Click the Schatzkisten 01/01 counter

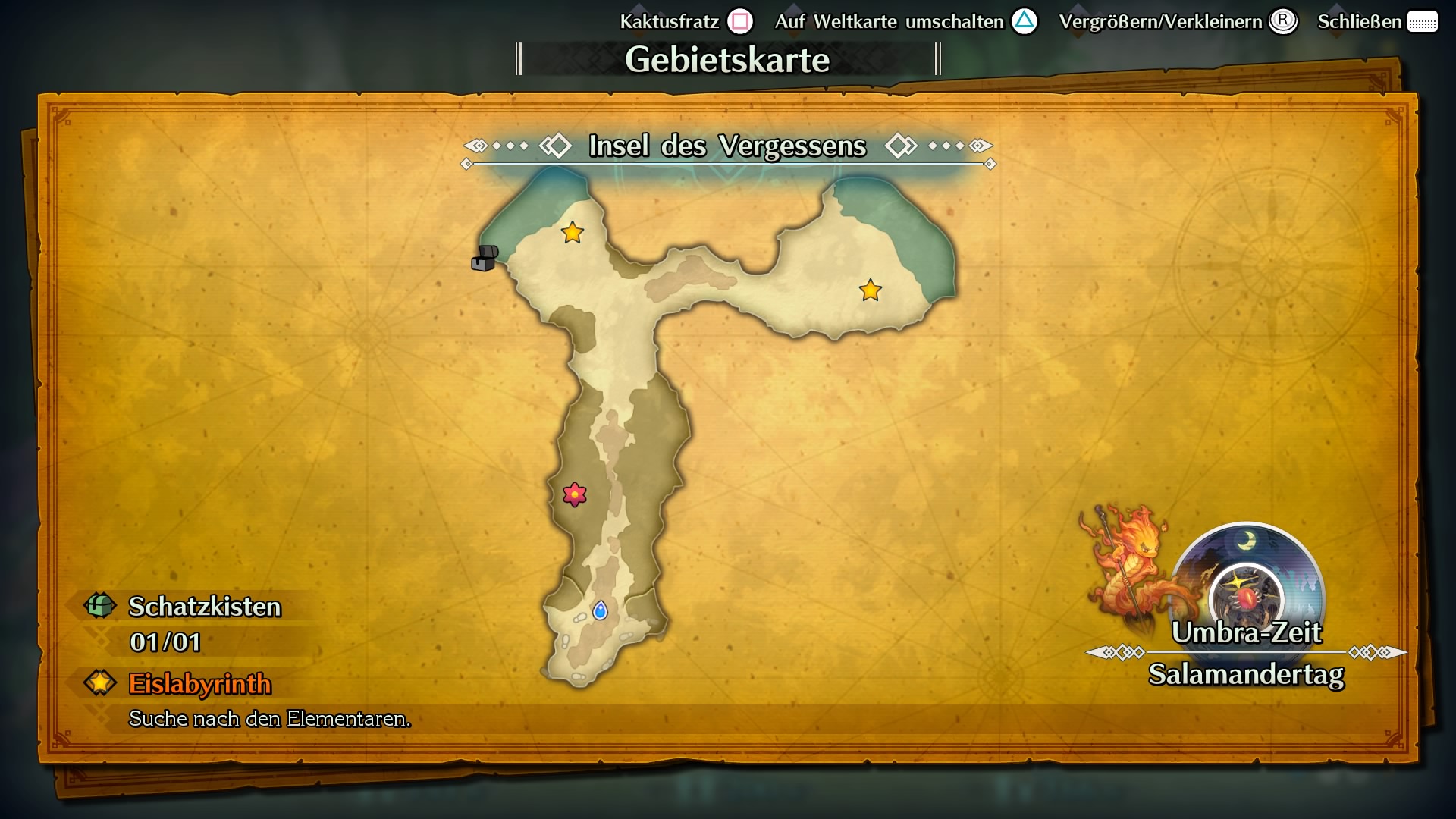click(x=165, y=642)
